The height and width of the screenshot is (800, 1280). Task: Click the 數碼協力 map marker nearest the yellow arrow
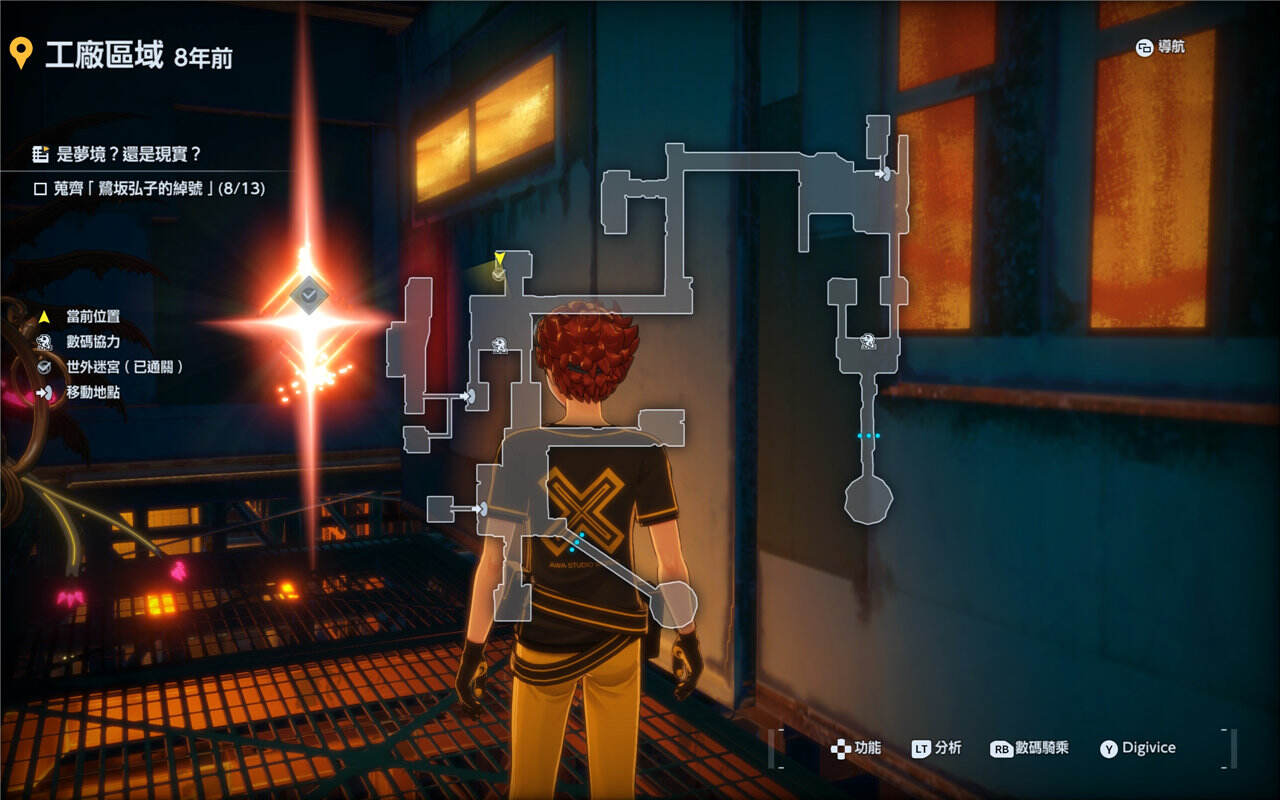[499, 347]
